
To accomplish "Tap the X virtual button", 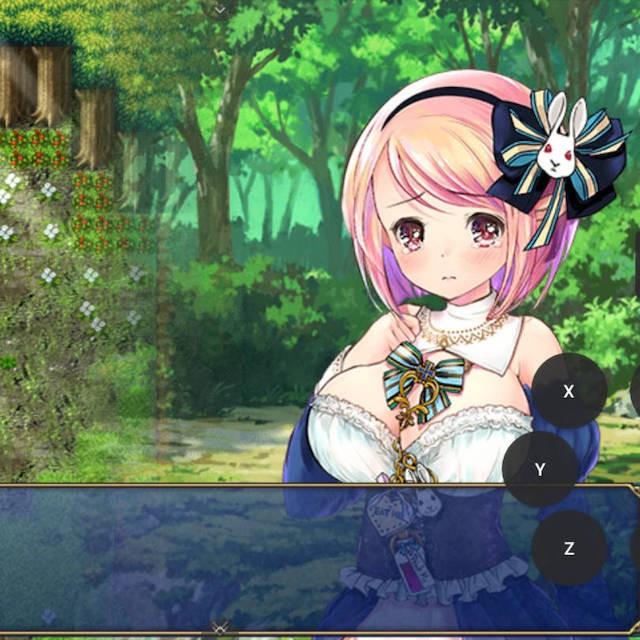I will point(569,391).
